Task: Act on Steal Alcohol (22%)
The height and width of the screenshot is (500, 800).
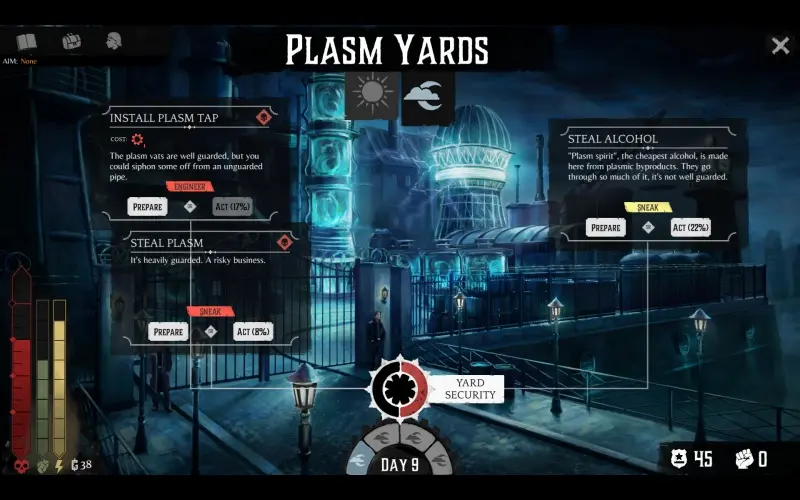Action: click(691, 228)
